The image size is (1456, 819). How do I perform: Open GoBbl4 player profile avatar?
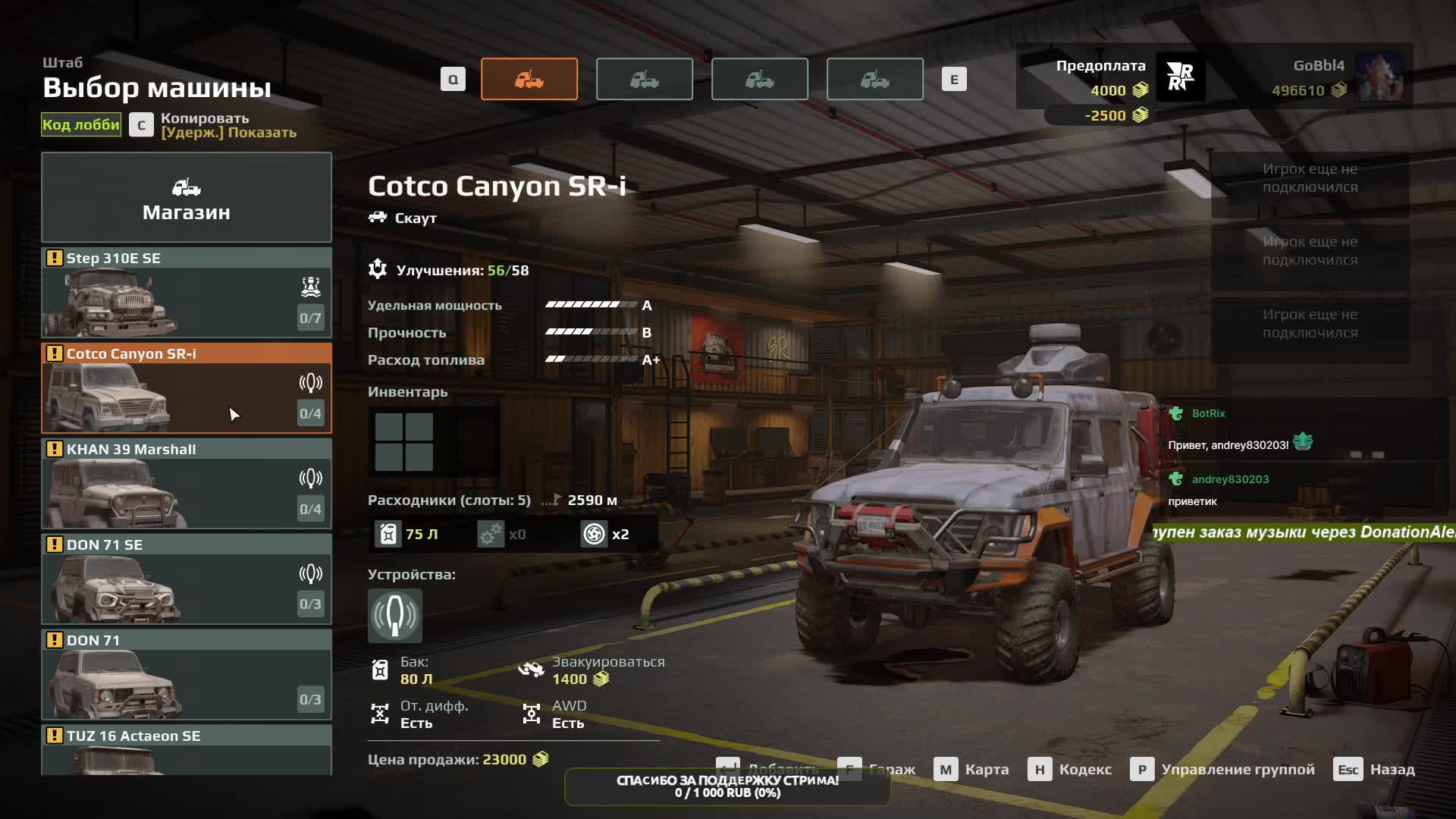pos(1379,77)
